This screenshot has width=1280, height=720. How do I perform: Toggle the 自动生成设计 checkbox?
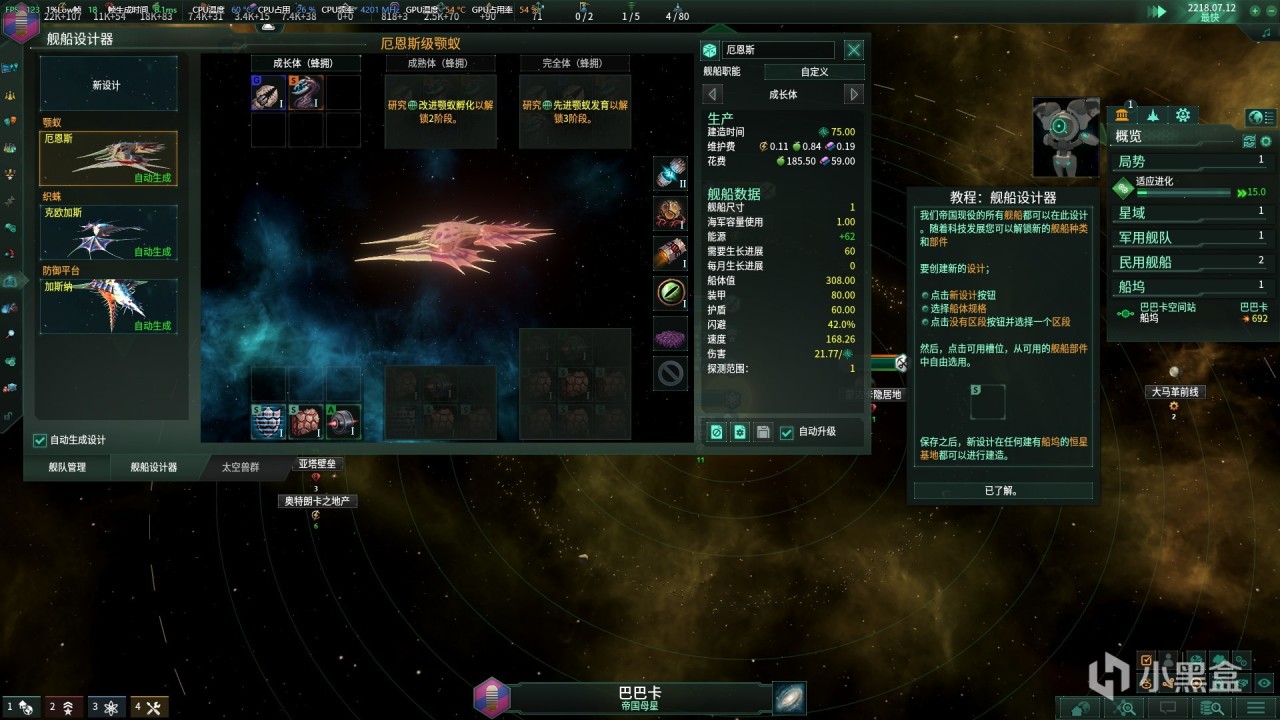(x=40, y=440)
